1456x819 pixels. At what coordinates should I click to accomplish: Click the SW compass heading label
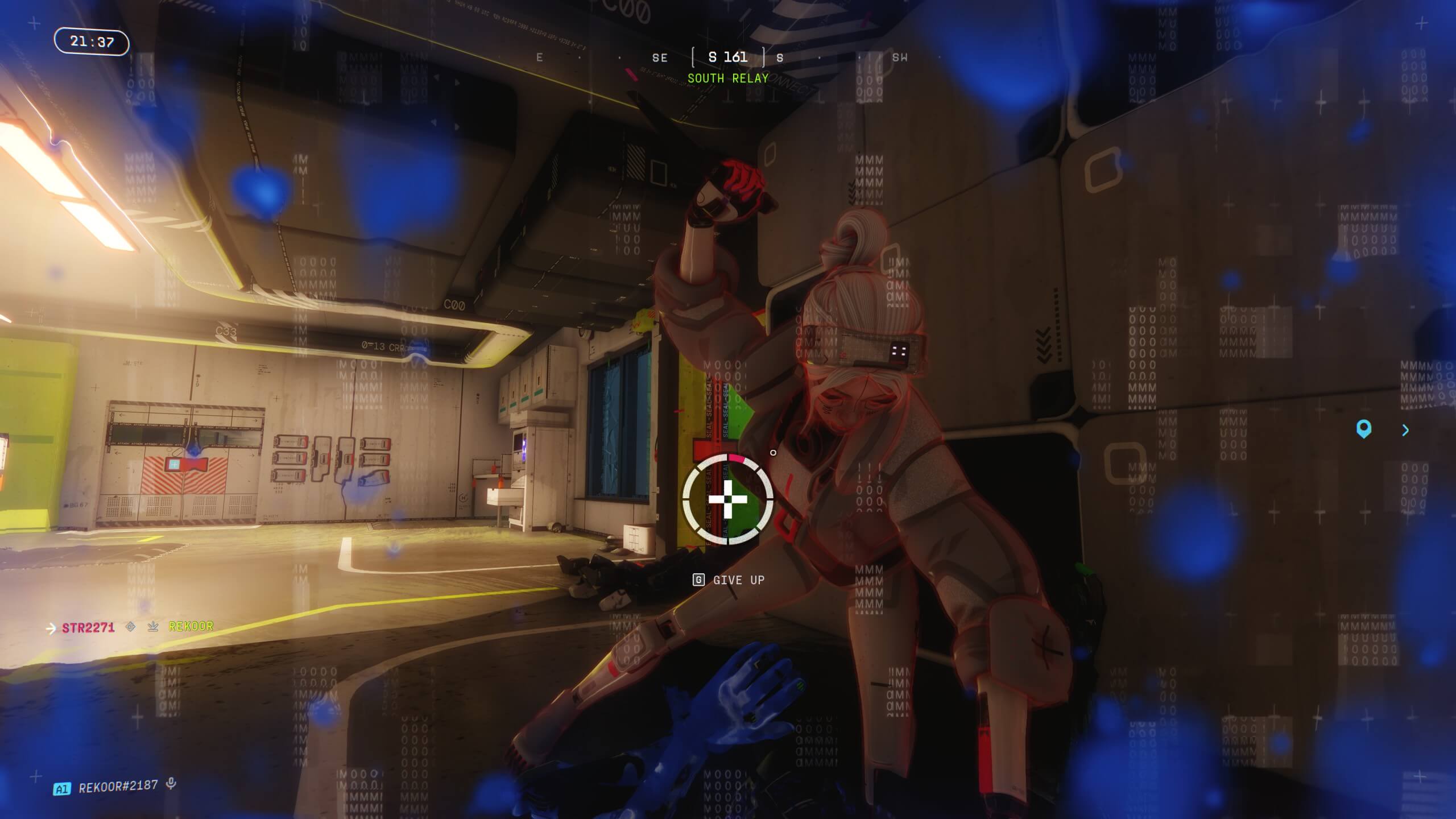[902, 57]
